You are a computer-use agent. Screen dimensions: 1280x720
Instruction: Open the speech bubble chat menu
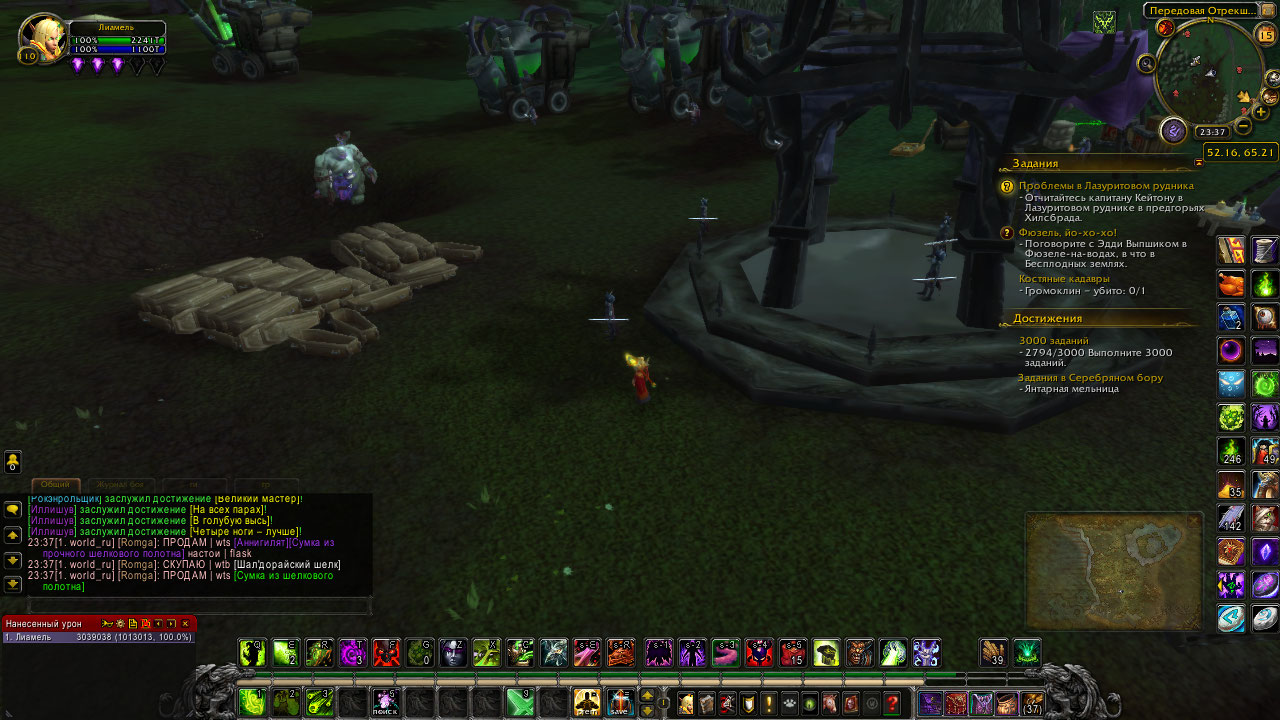pyautogui.click(x=13, y=509)
